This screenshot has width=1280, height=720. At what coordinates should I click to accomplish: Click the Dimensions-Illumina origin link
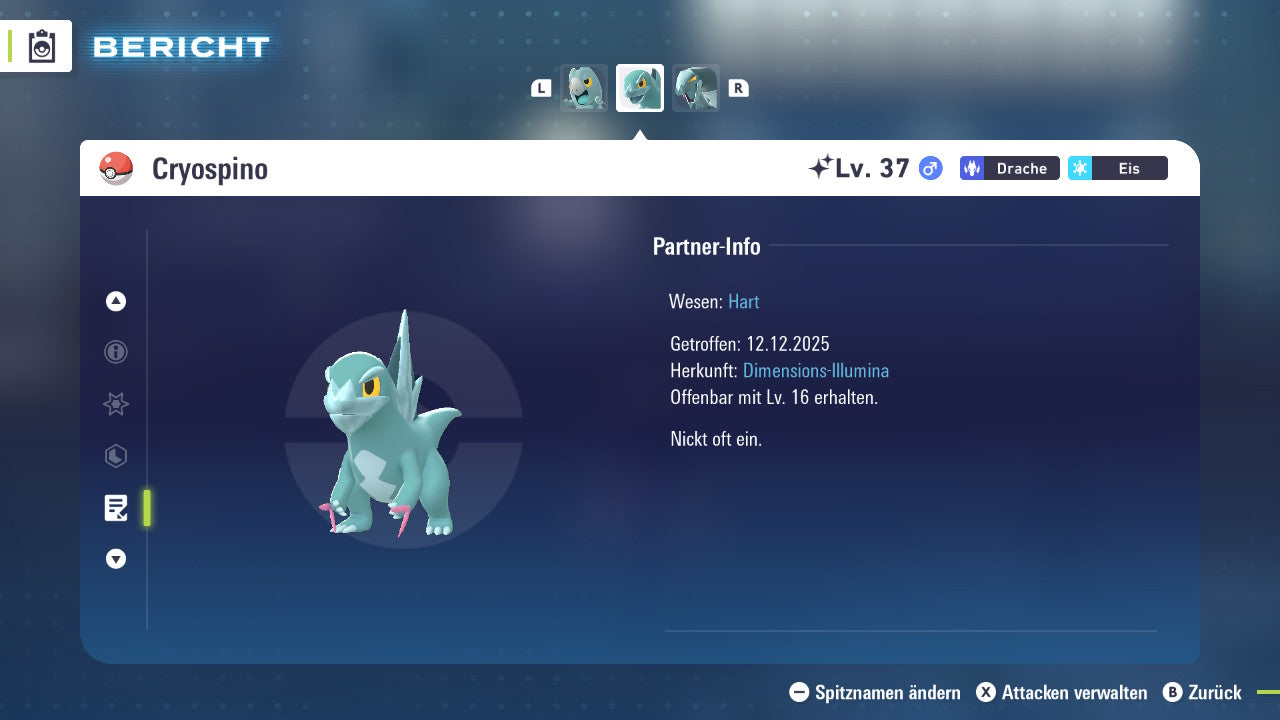(815, 370)
